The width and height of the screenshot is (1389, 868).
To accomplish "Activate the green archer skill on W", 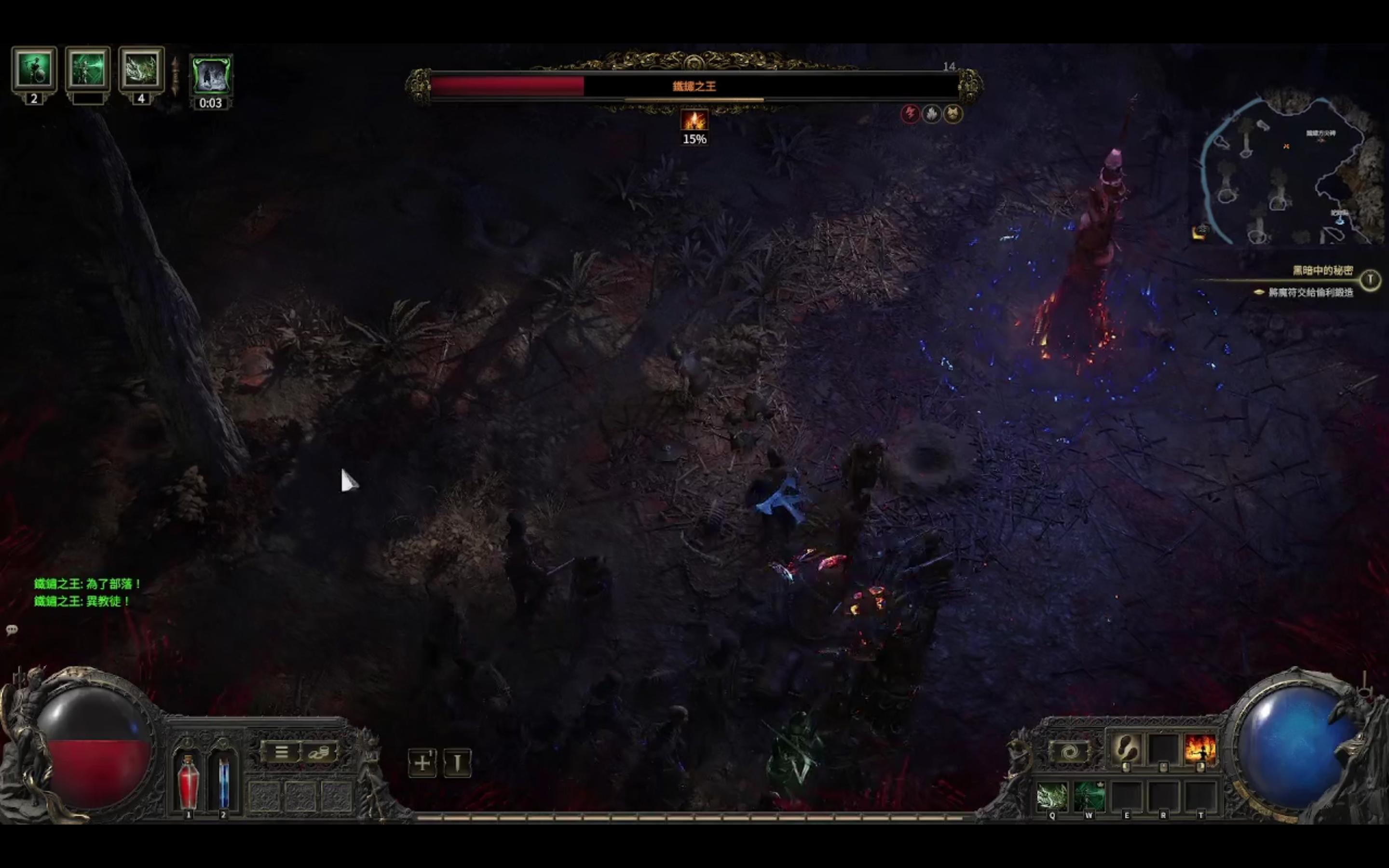I will 1089,796.
